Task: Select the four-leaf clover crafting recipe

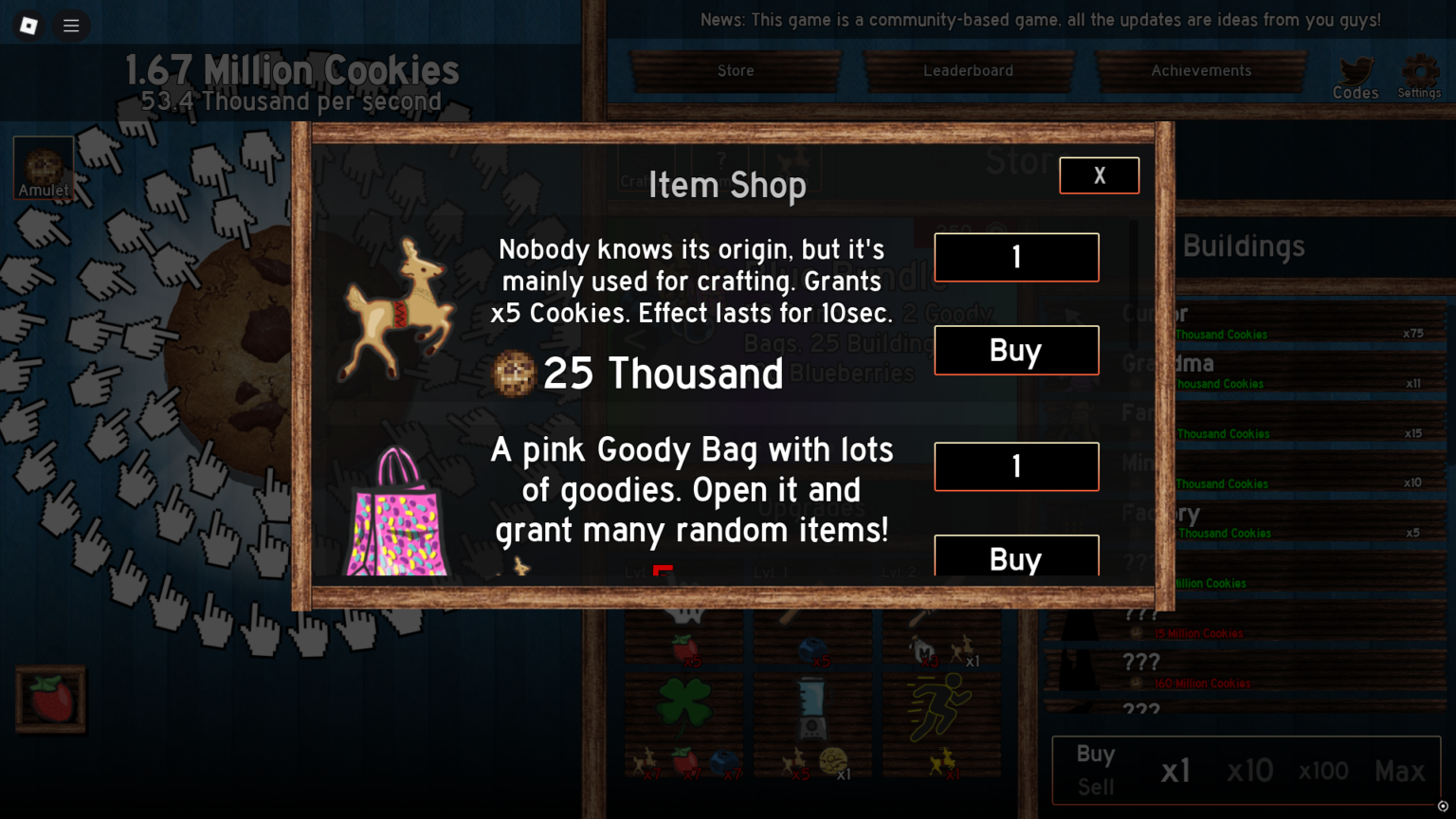Action: click(684, 706)
